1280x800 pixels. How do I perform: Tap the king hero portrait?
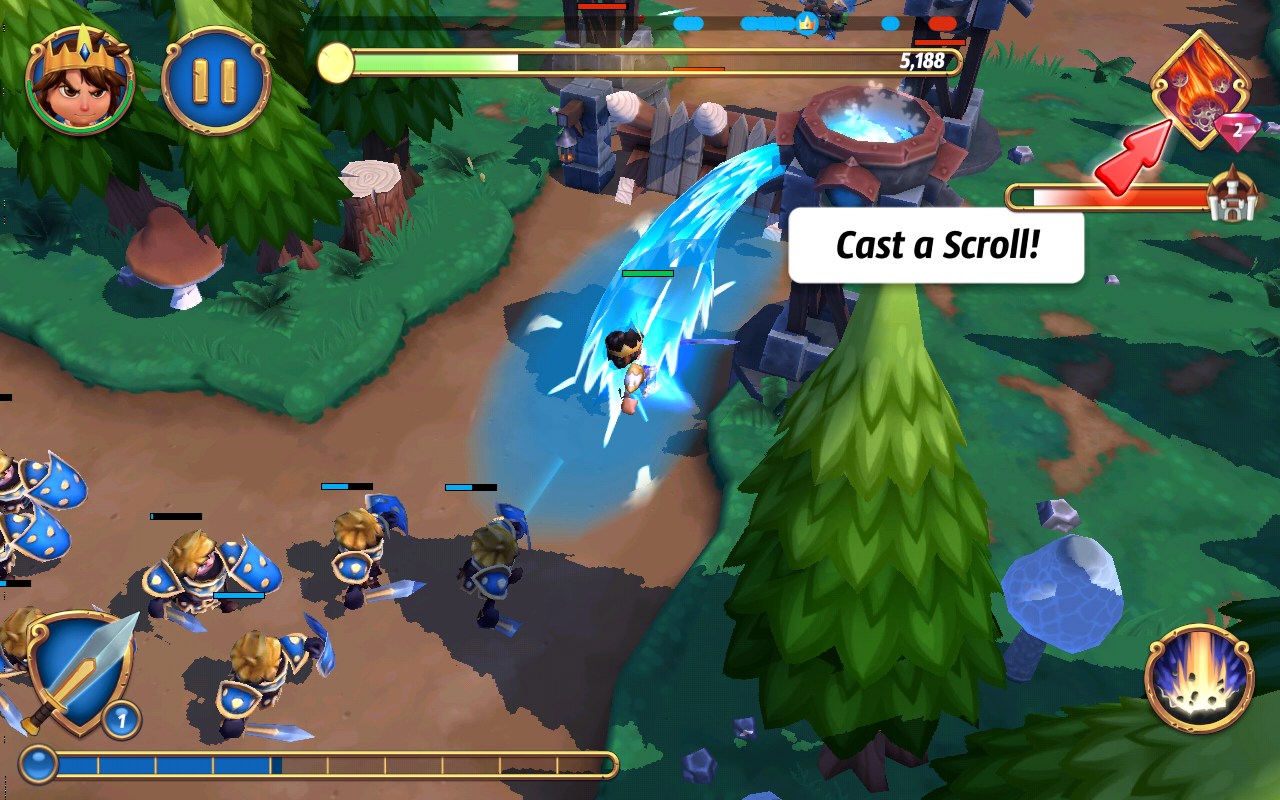80,81
